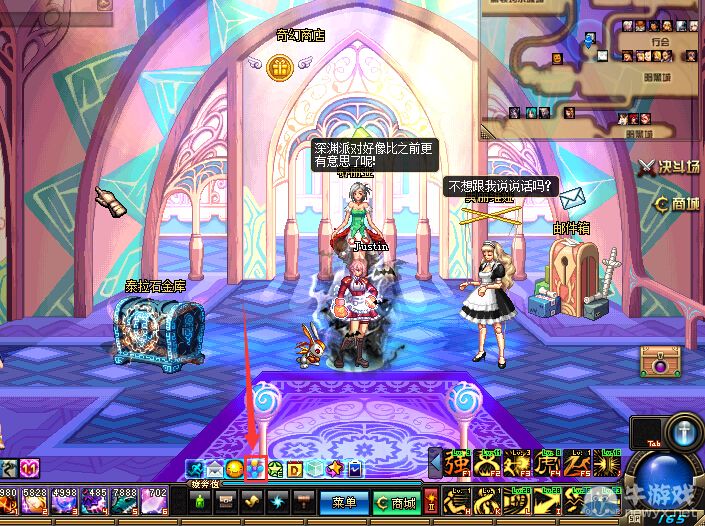Use the green potion quick slot
Viewport: 705px width, 526px height.
[x=199, y=501]
